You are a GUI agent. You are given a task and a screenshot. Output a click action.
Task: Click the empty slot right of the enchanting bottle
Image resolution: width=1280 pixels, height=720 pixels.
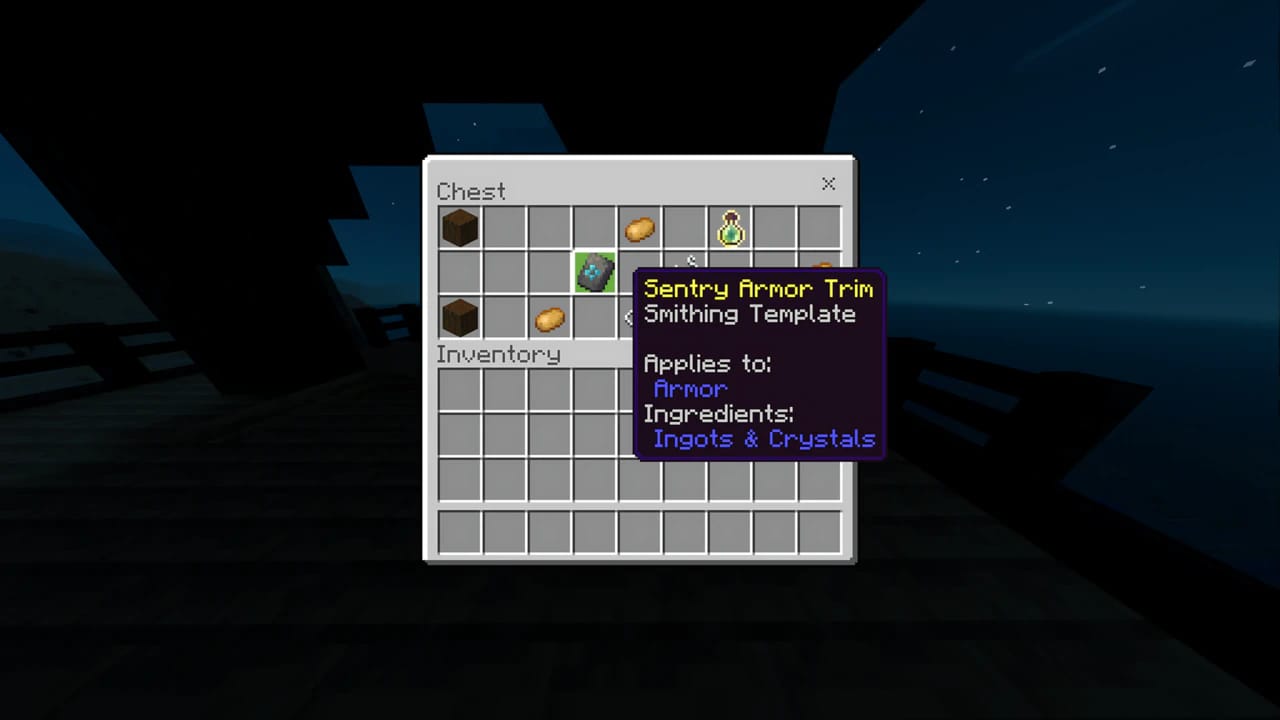tap(775, 227)
